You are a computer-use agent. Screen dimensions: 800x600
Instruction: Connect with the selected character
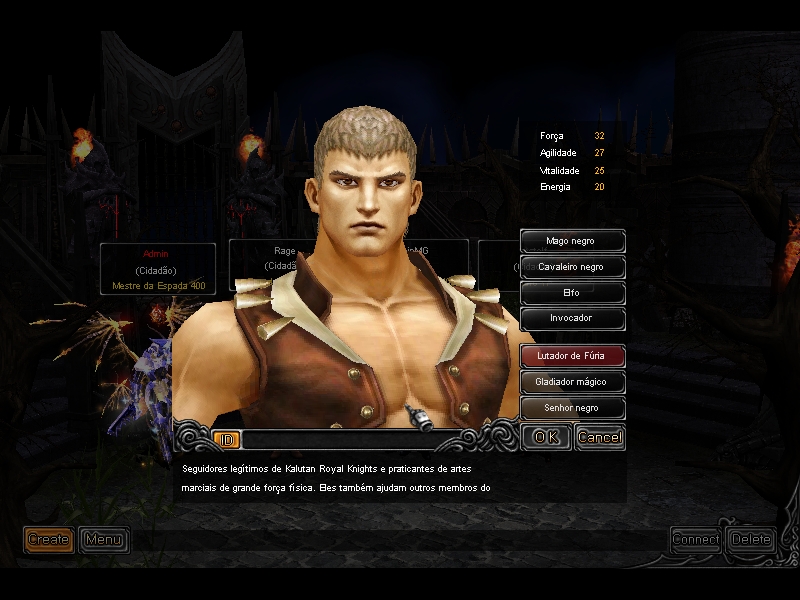[x=696, y=539]
